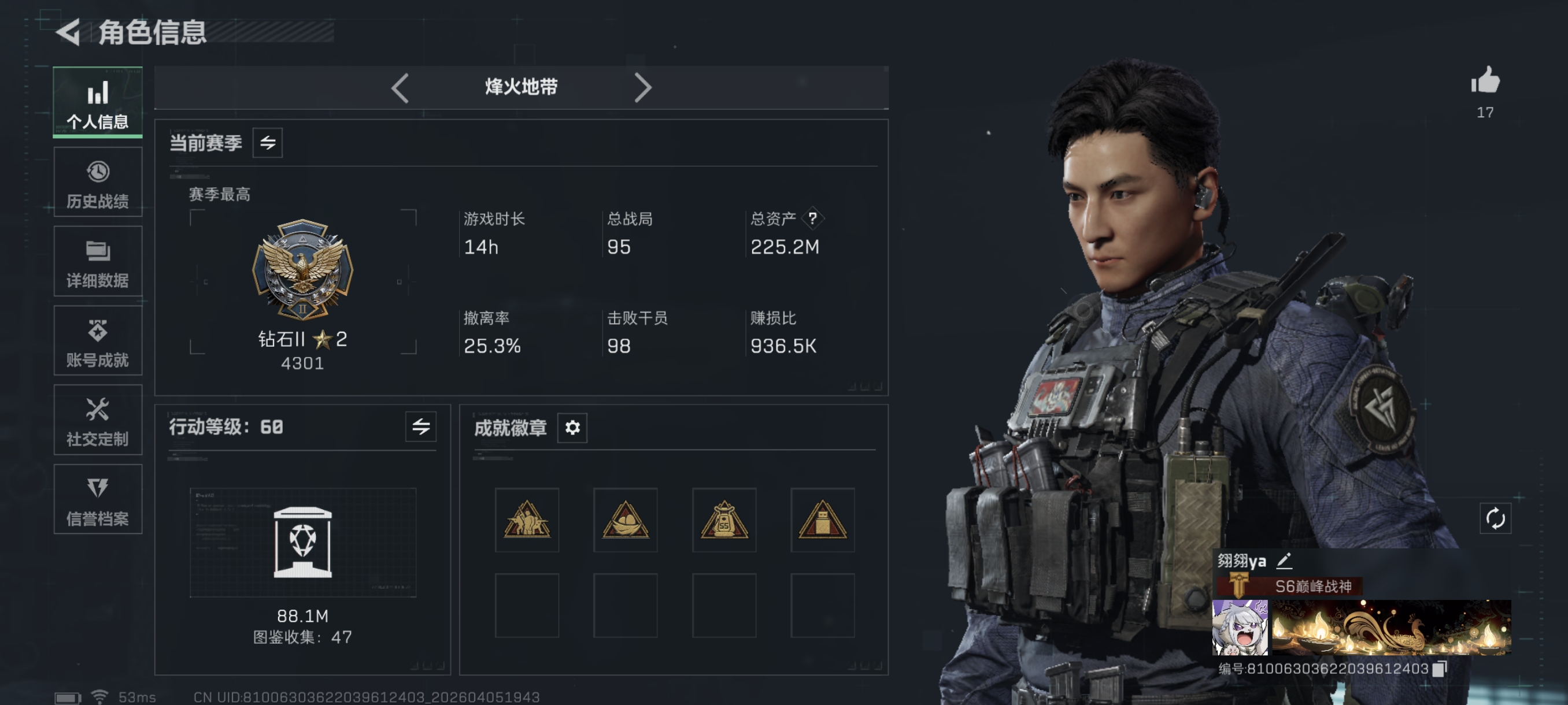Click the left arrow beside 烽火地带
The image size is (1568, 705).
pos(400,88)
